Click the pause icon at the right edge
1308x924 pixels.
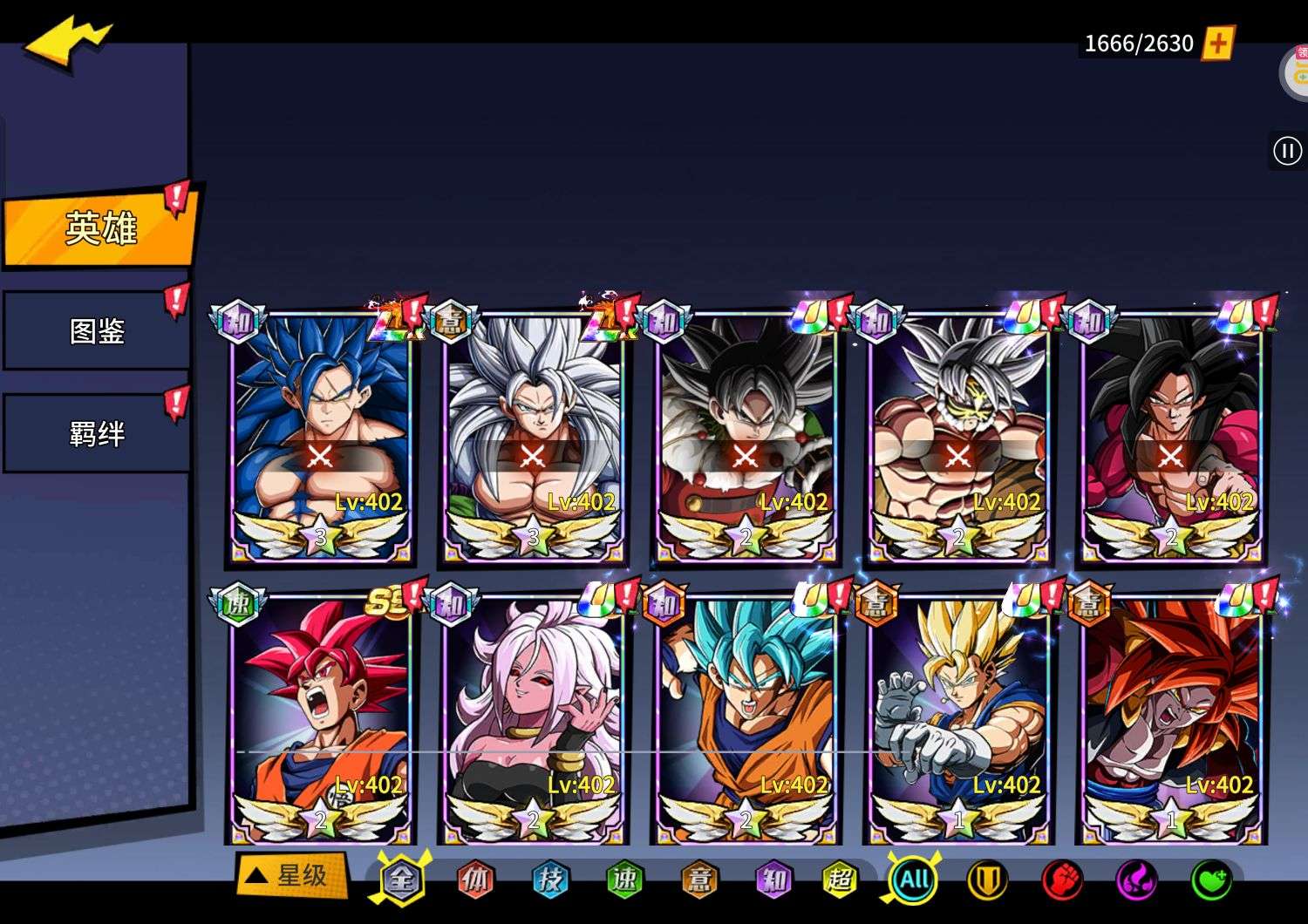click(1287, 151)
